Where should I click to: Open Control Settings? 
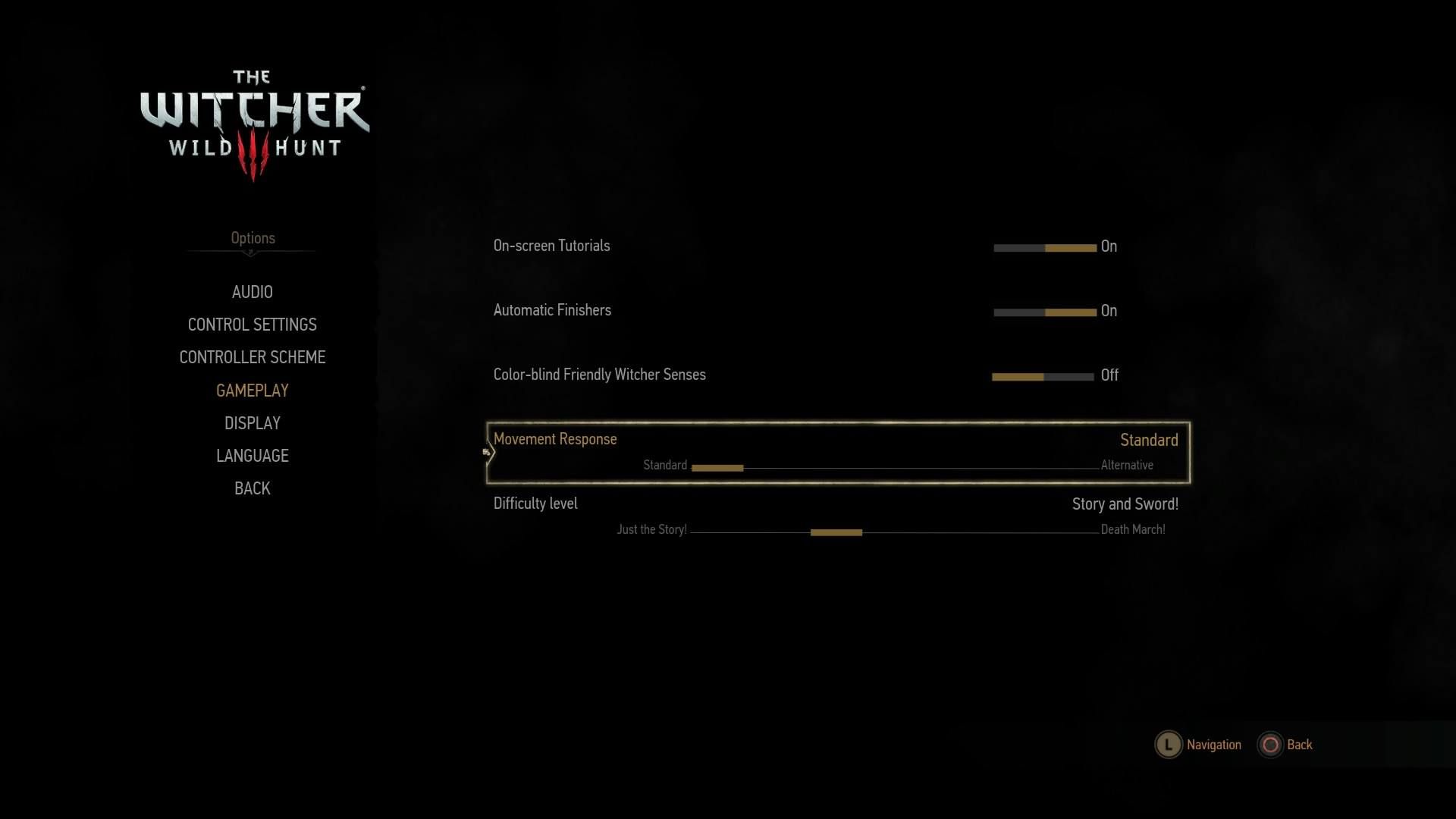click(x=252, y=325)
